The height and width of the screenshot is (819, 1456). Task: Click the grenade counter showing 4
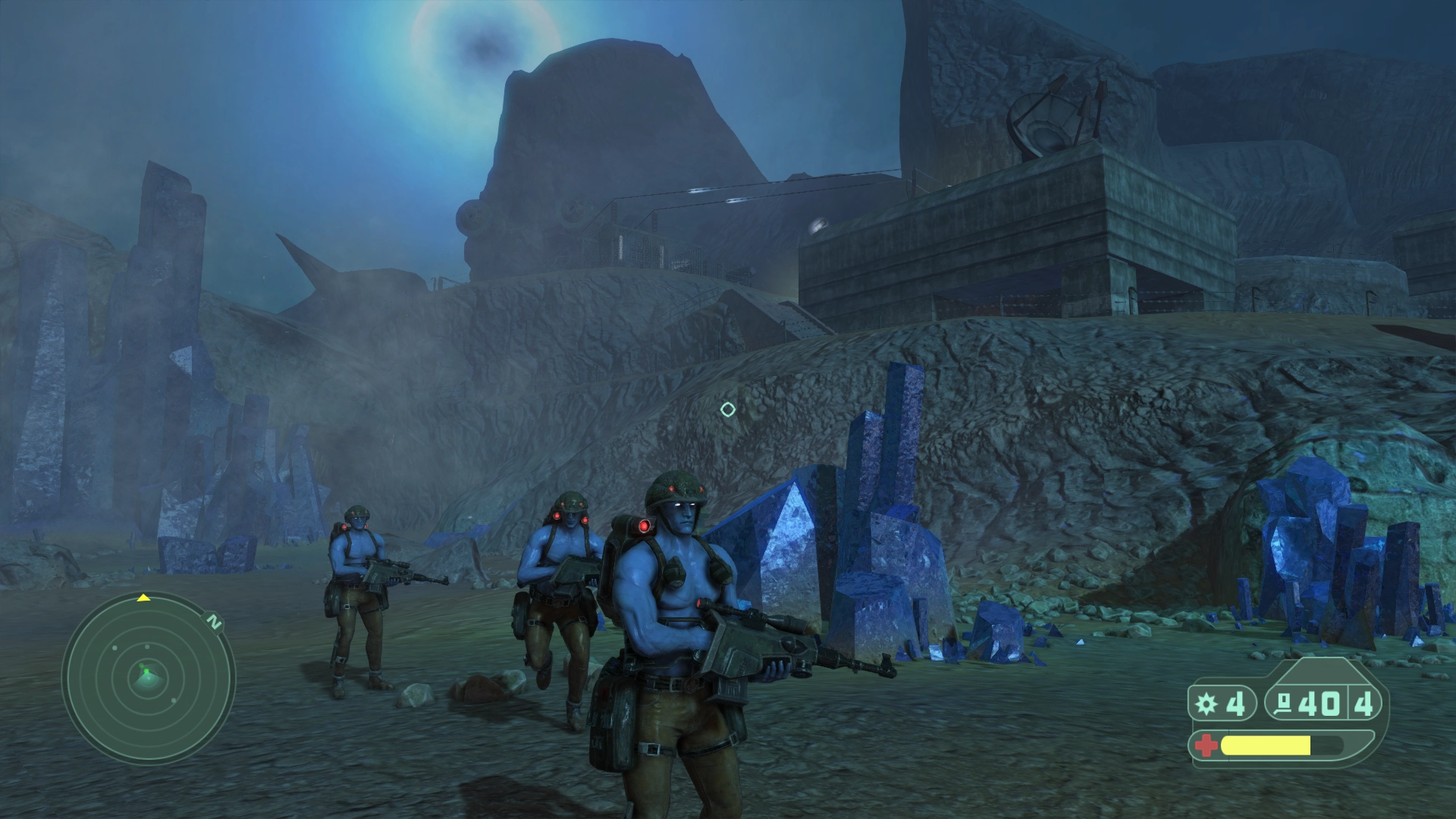click(1237, 704)
